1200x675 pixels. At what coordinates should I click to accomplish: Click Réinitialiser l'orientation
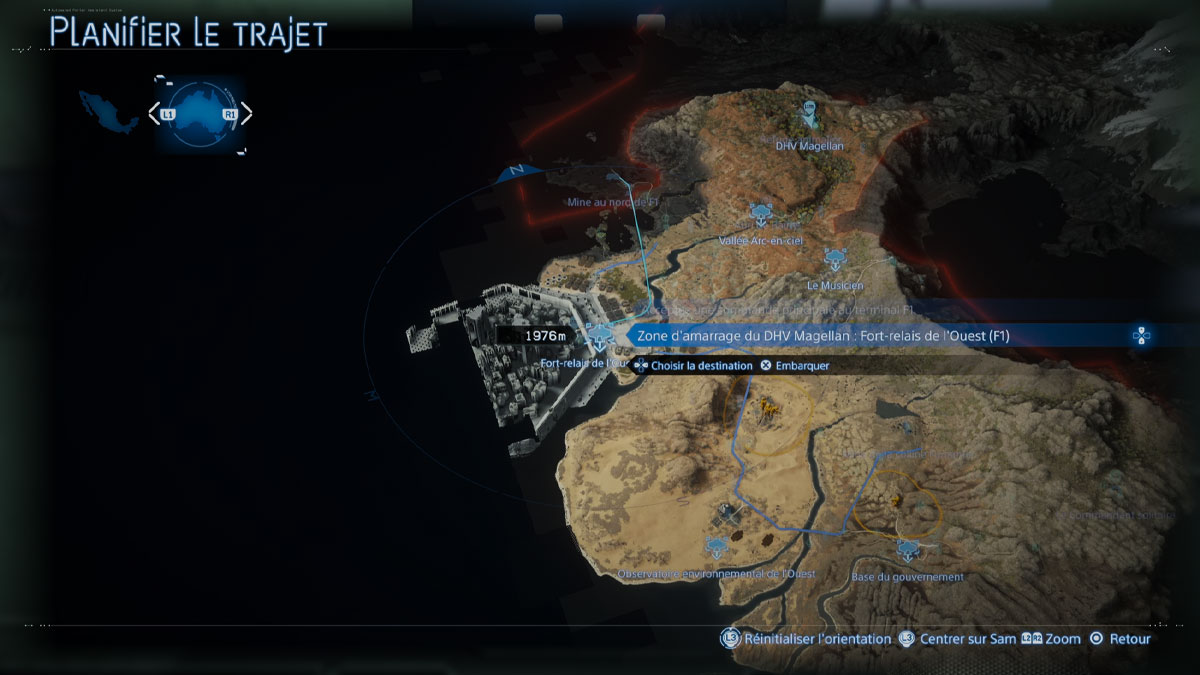(x=807, y=639)
